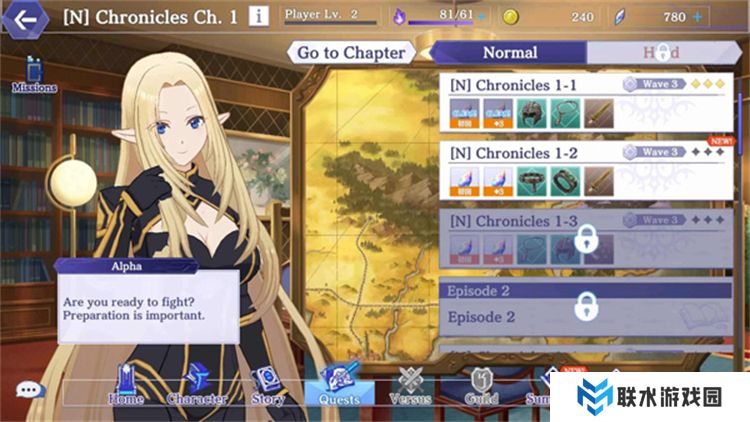Select the Quests menu item
The height and width of the screenshot is (422, 750).
pos(338,385)
